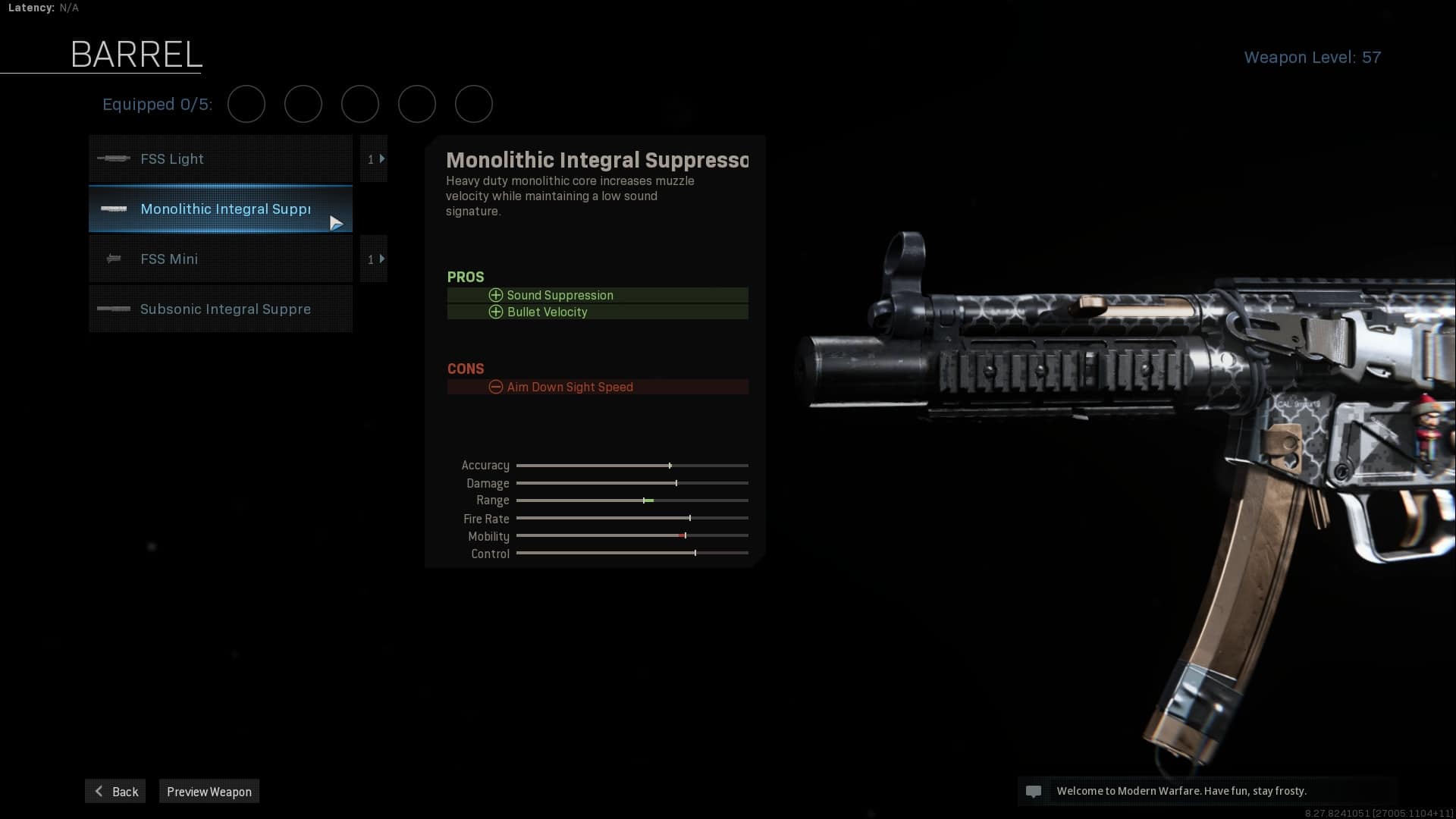
Task: Expand FSS Mini variant arrow
Action: point(374,259)
